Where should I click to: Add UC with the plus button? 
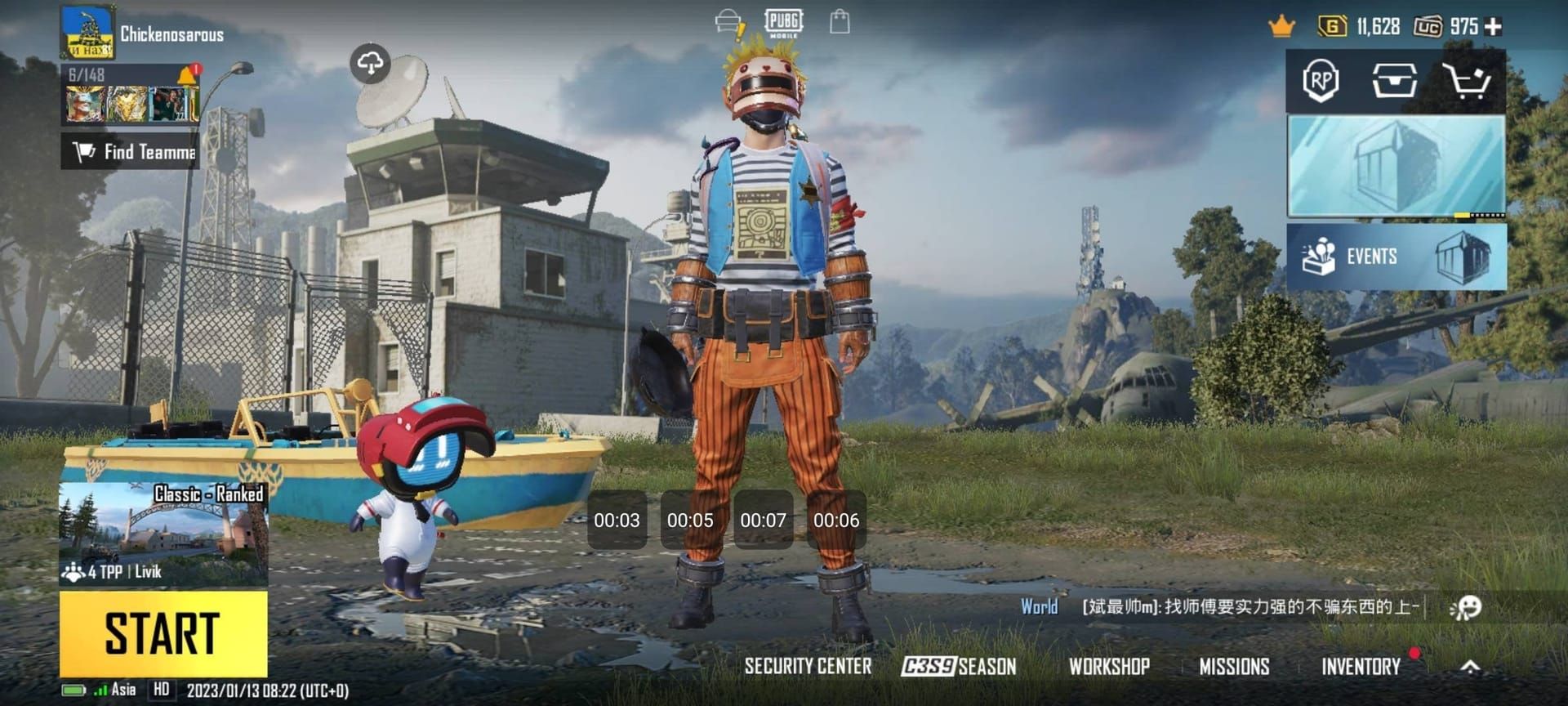pyautogui.click(x=1494, y=27)
